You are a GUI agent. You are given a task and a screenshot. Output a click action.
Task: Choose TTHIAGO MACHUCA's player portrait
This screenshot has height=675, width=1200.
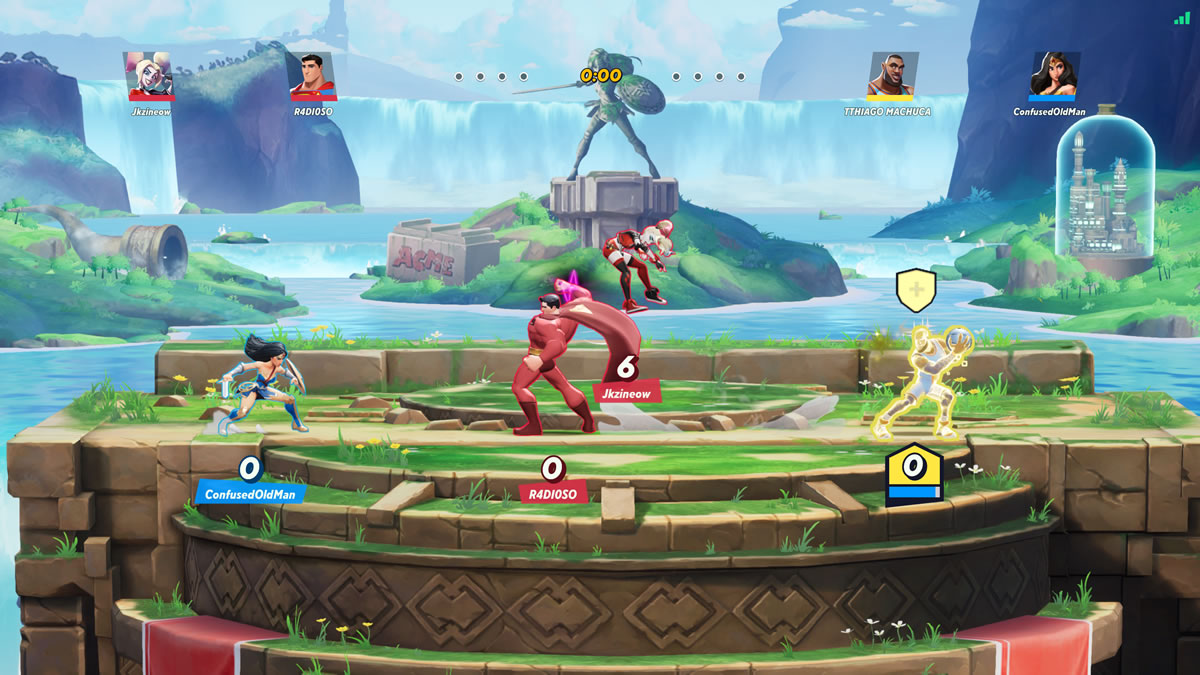(893, 76)
